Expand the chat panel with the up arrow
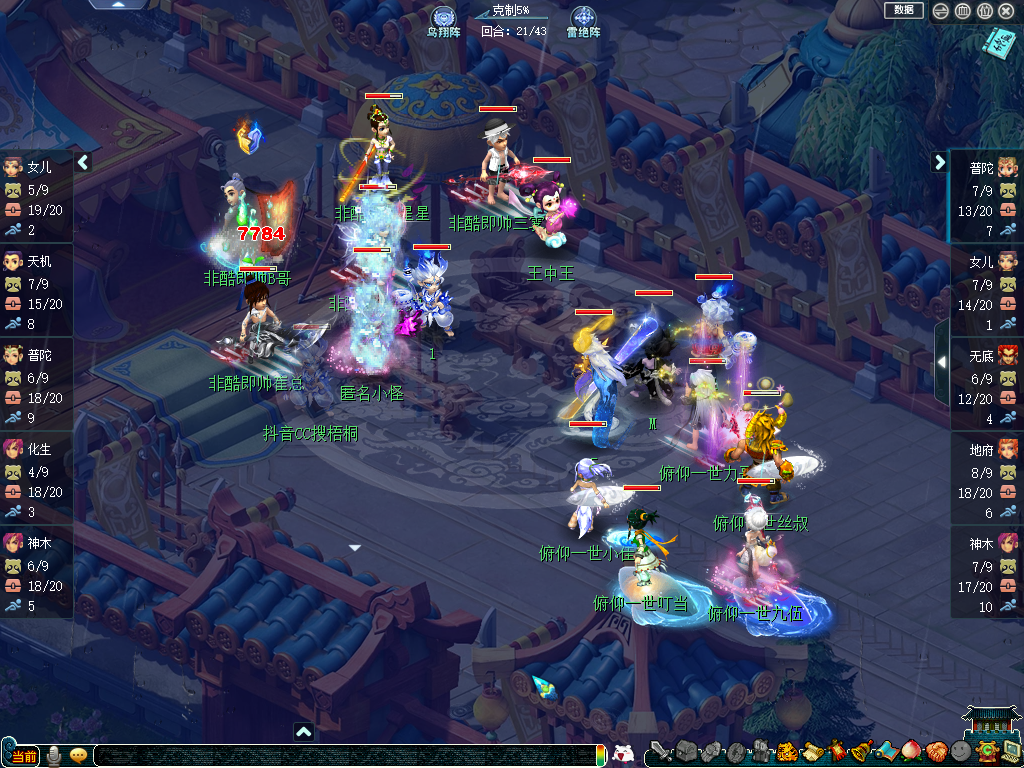Viewport: 1024px width, 768px height. tap(304, 732)
